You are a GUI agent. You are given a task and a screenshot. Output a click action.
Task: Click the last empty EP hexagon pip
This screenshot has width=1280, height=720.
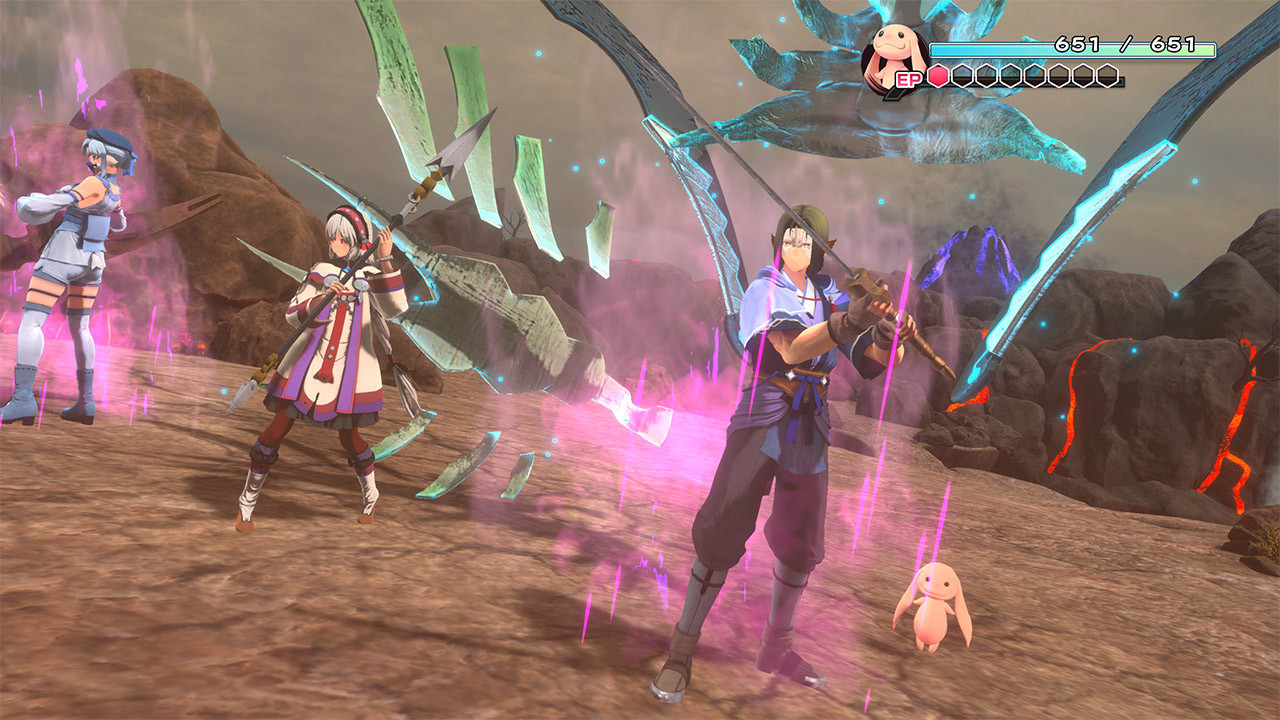[1108, 75]
